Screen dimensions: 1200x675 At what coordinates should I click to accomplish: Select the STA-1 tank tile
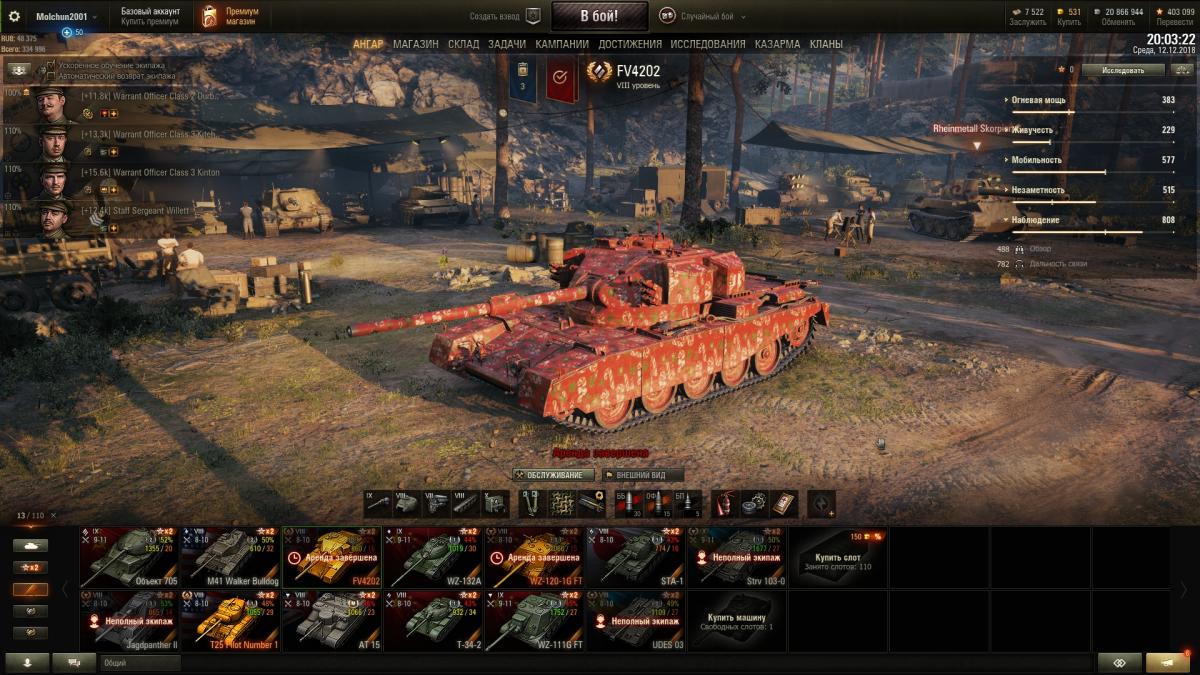point(635,557)
